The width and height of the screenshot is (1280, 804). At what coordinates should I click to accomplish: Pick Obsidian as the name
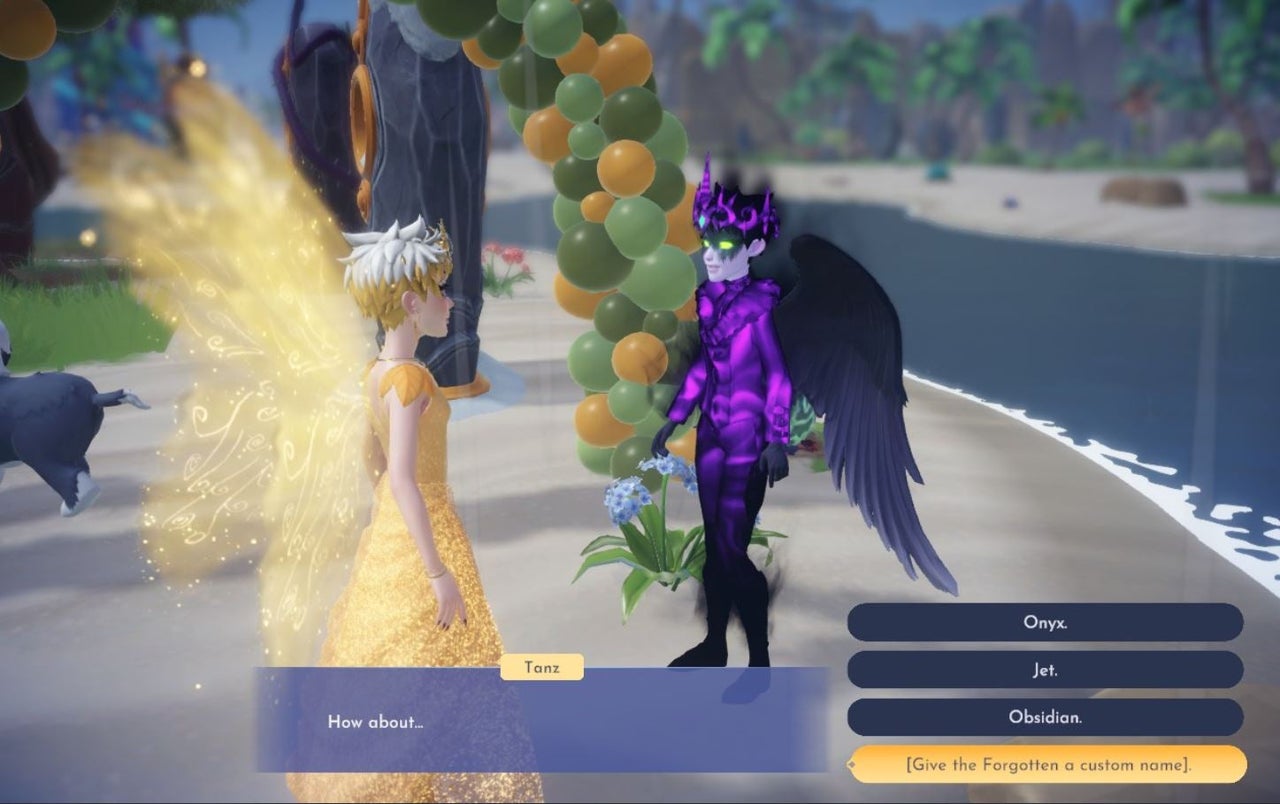click(x=1045, y=717)
